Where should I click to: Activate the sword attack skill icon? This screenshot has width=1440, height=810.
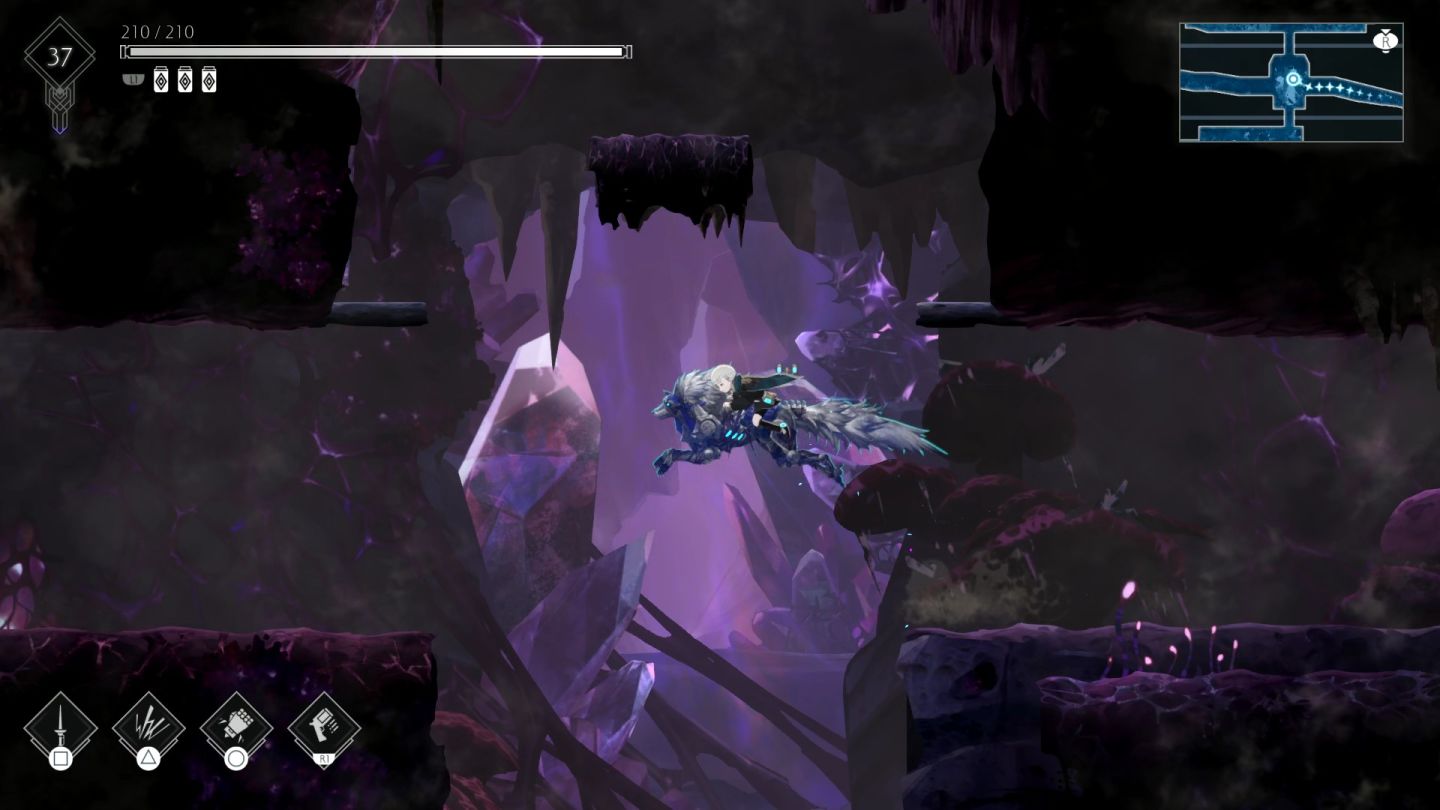(x=60, y=727)
